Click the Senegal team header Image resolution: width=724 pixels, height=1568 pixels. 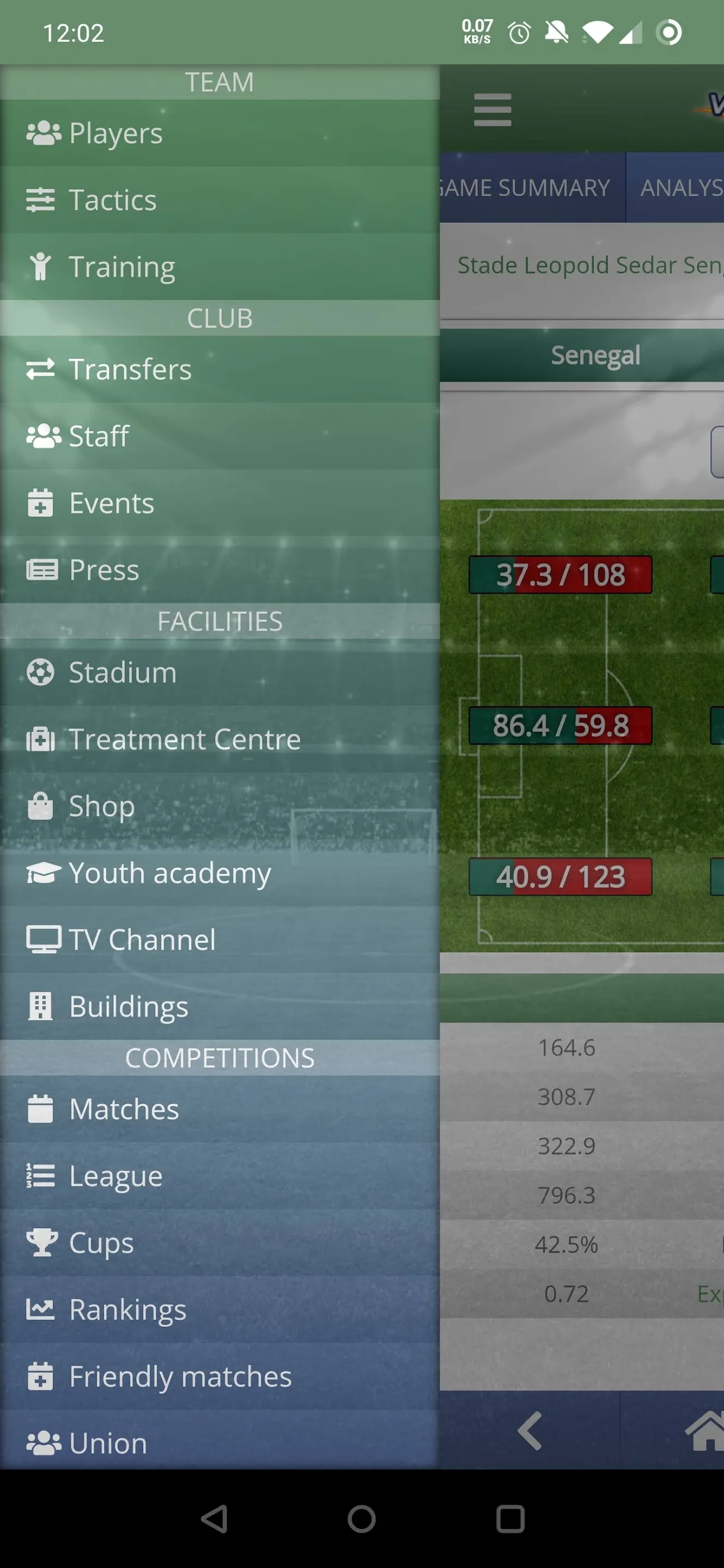[x=595, y=355]
